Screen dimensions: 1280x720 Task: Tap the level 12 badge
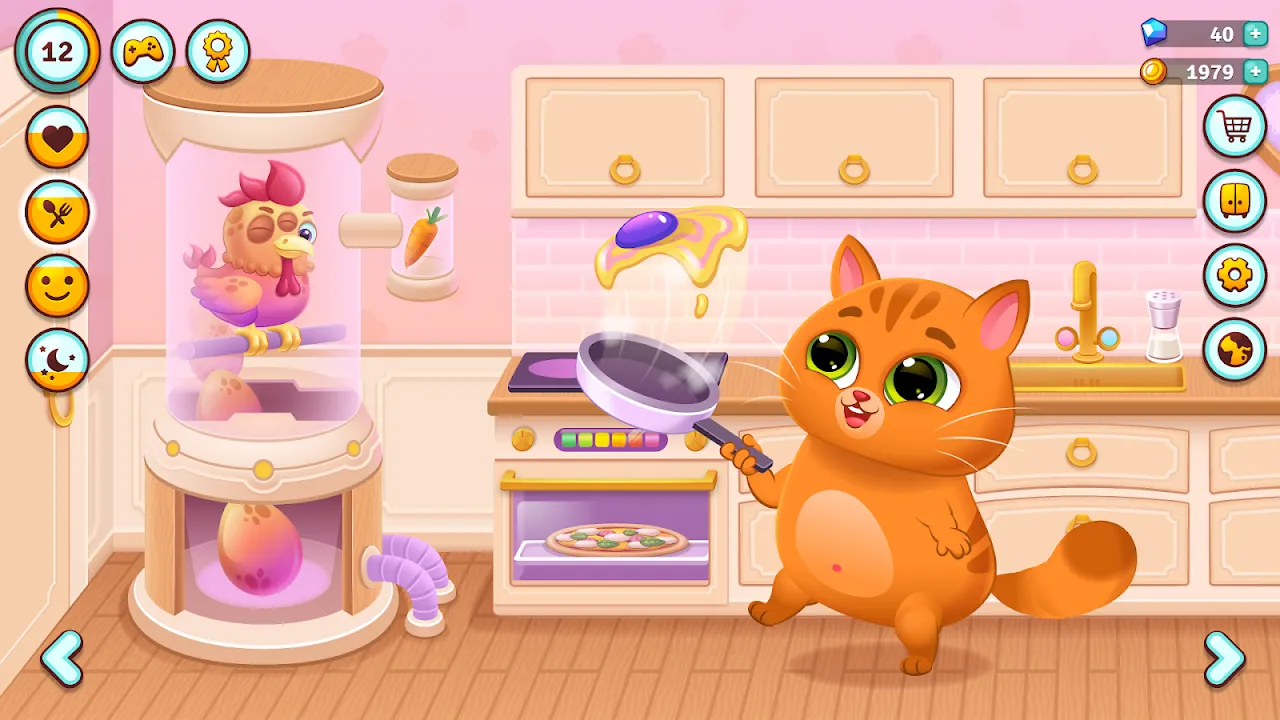[x=57, y=50]
